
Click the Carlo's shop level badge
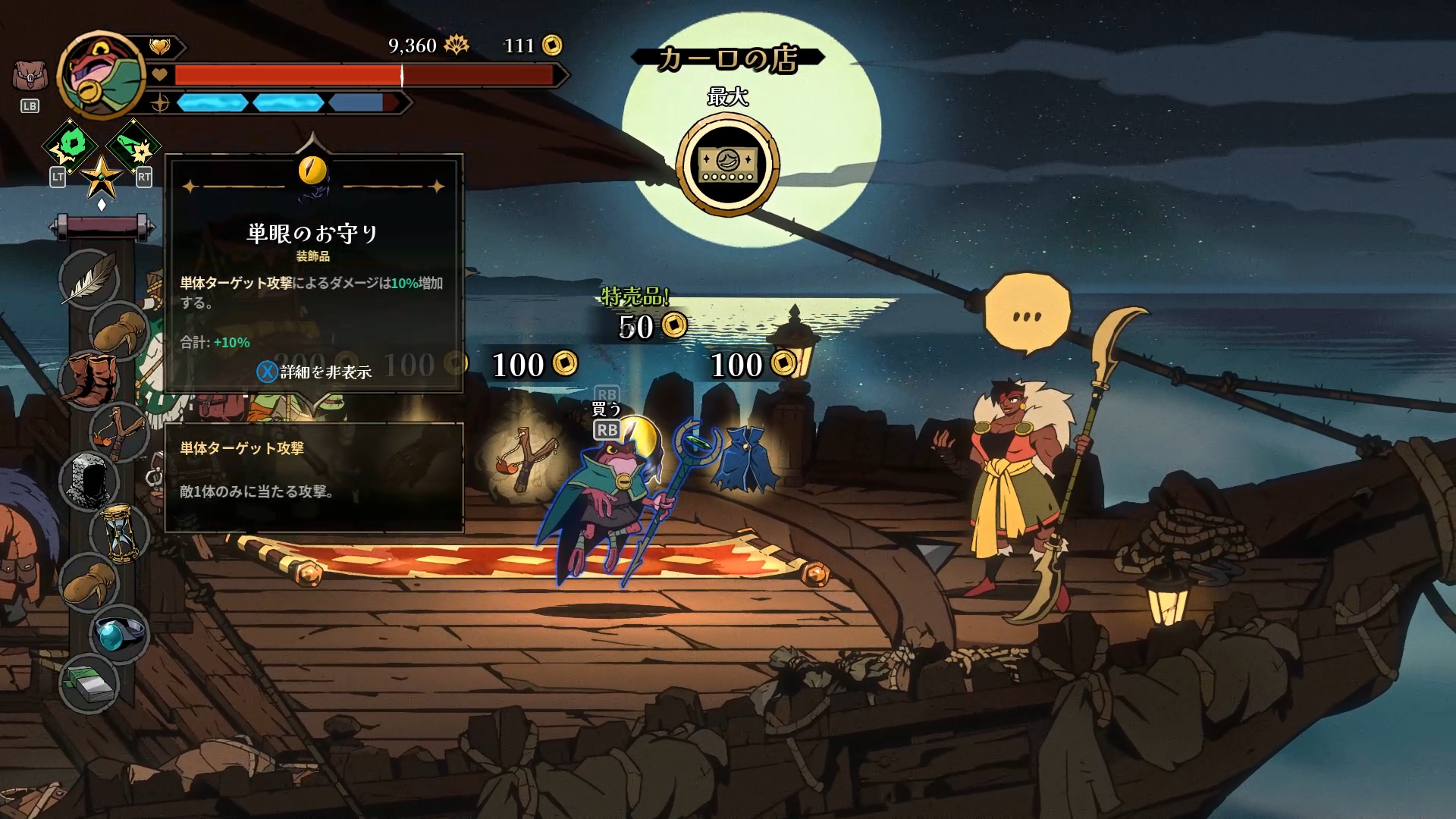728,165
